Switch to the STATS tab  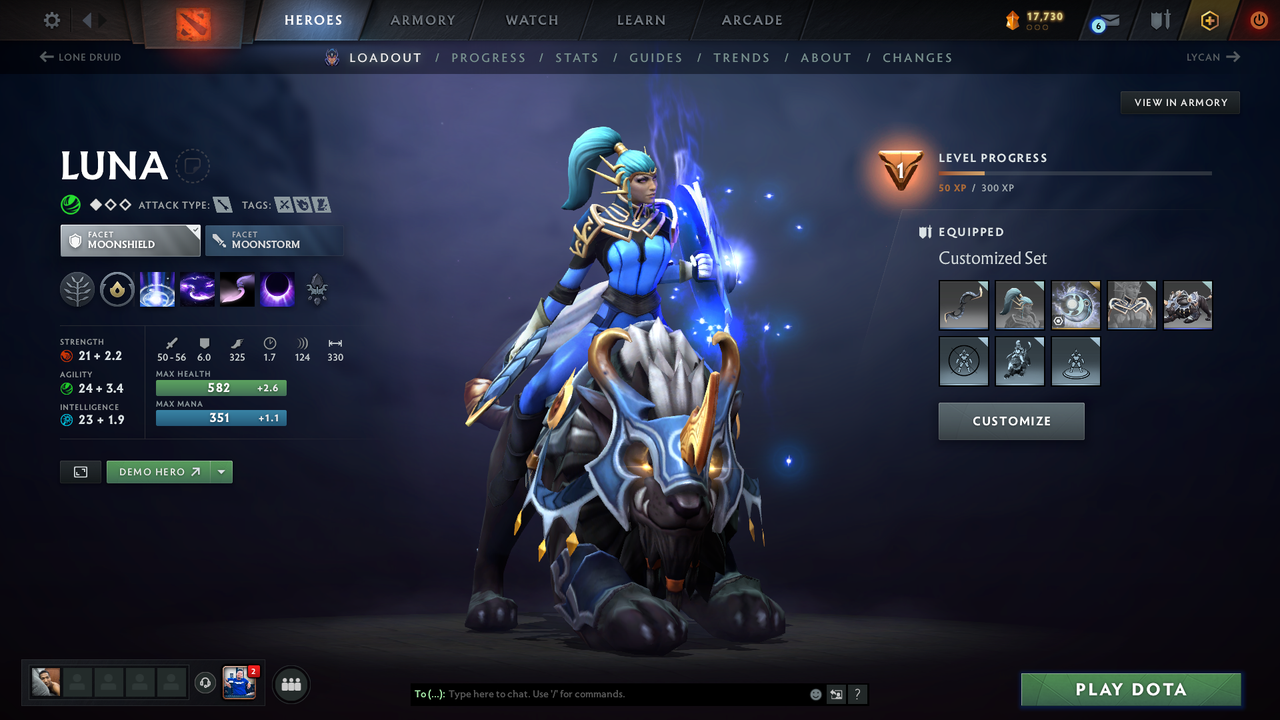click(577, 58)
